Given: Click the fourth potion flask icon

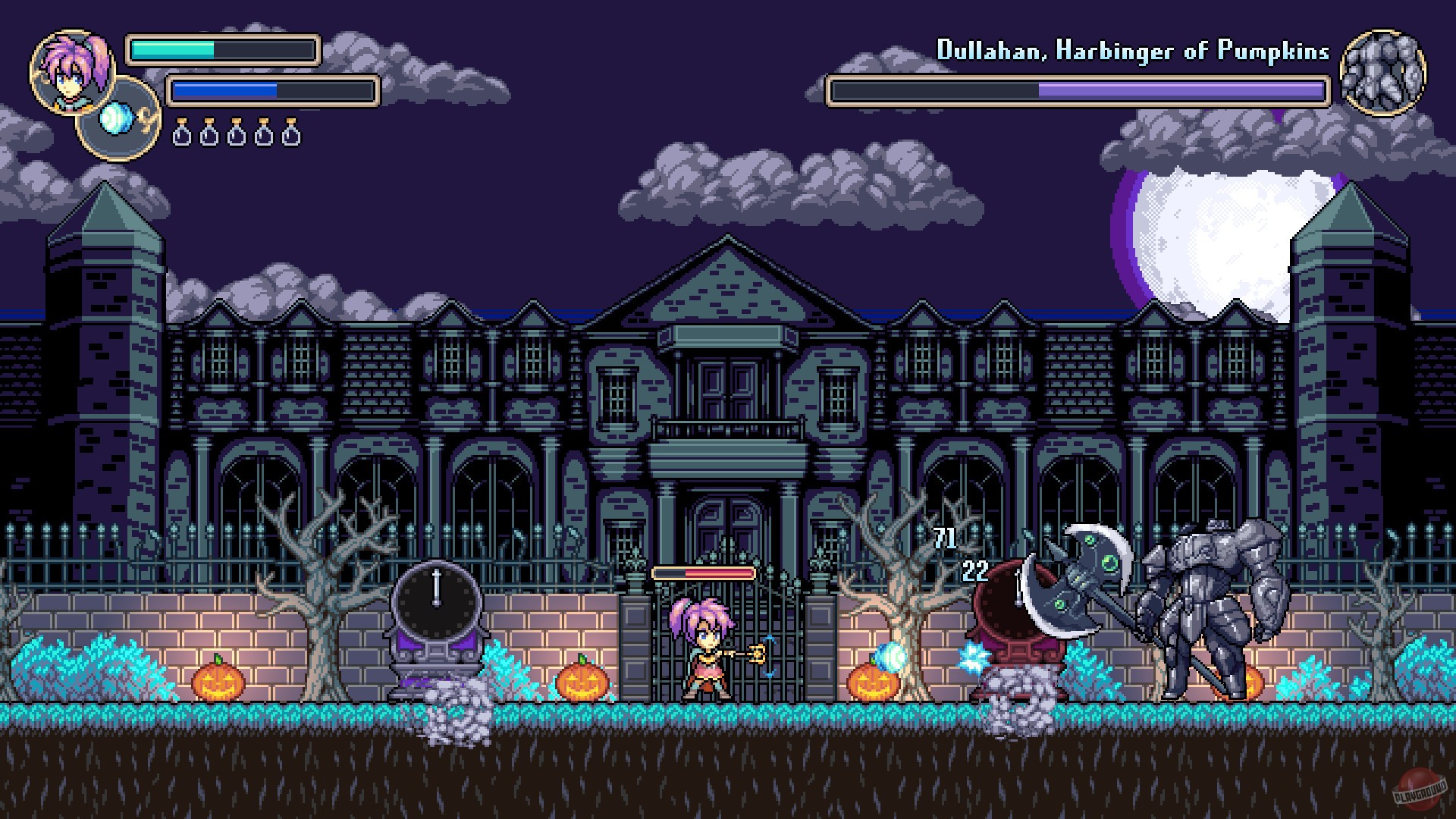Looking at the screenshot, I should 263,134.
